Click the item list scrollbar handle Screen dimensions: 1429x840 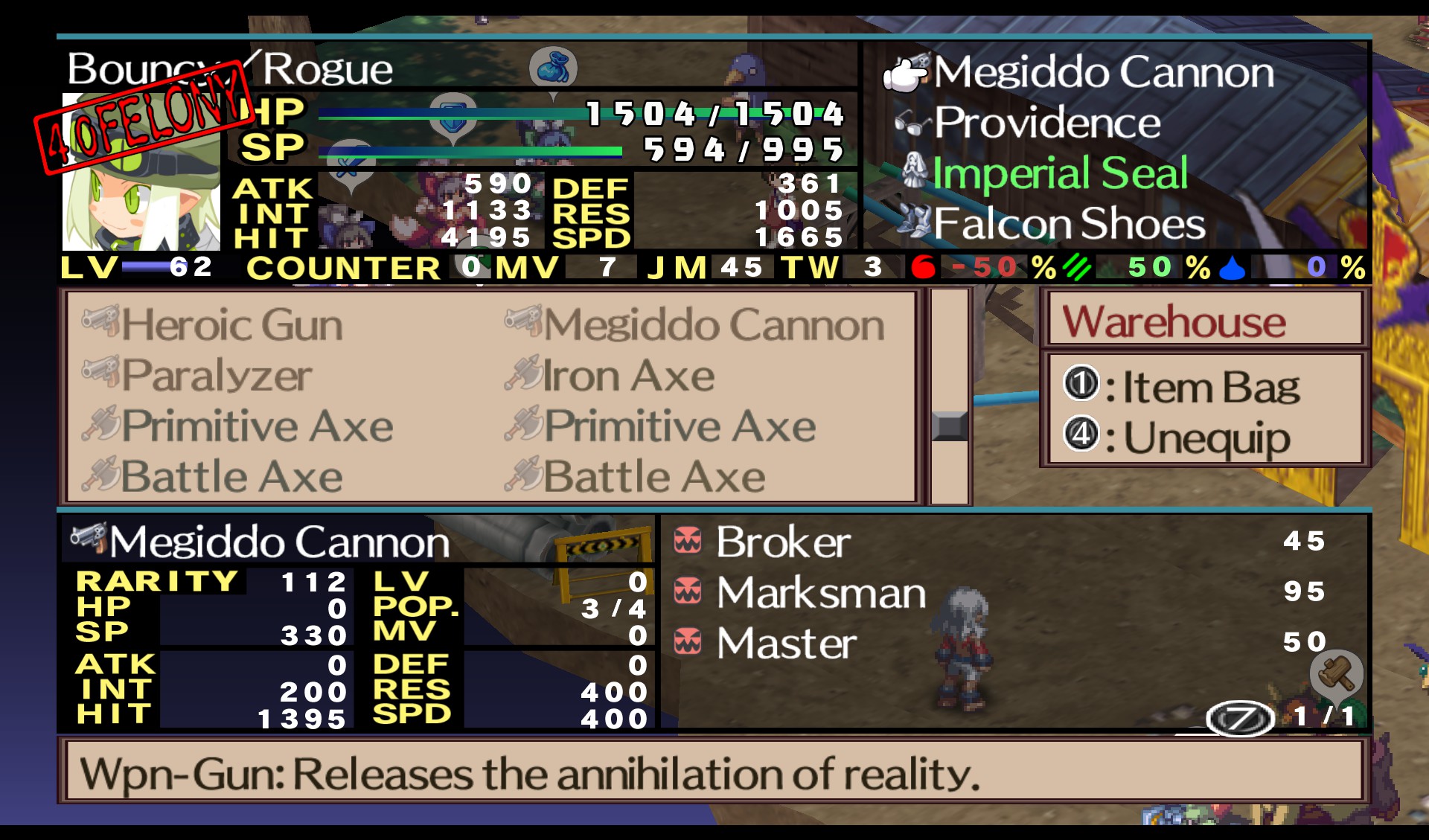click(x=950, y=426)
